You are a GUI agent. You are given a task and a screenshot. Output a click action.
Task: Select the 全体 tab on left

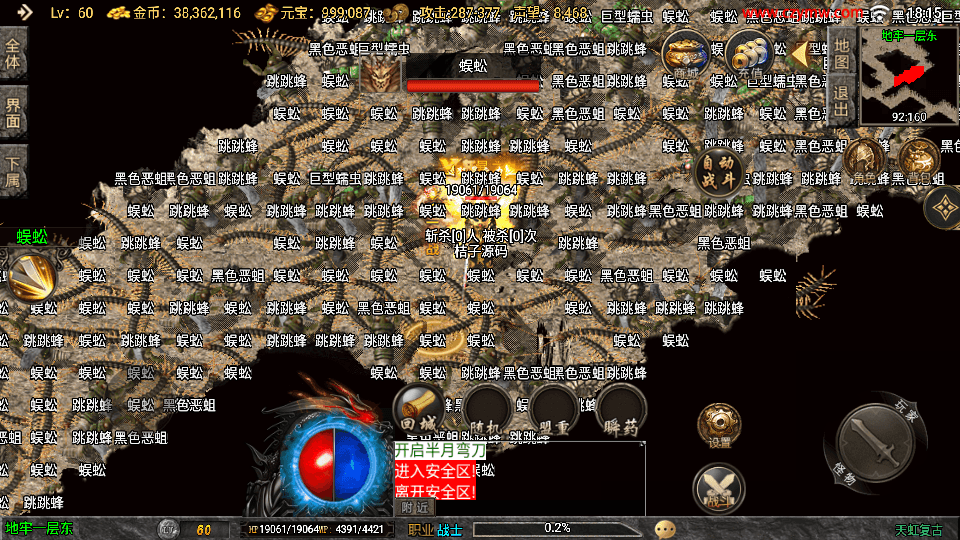coord(13,52)
